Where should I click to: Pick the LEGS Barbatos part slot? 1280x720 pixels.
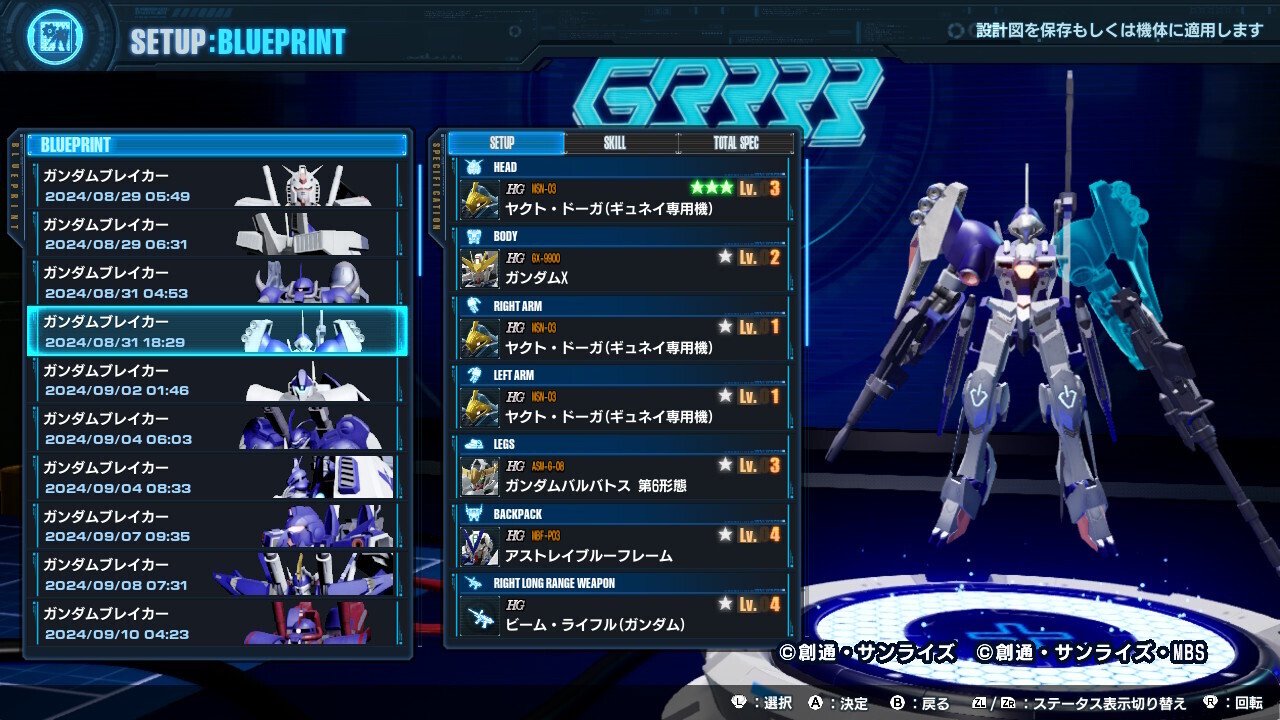tap(620, 475)
